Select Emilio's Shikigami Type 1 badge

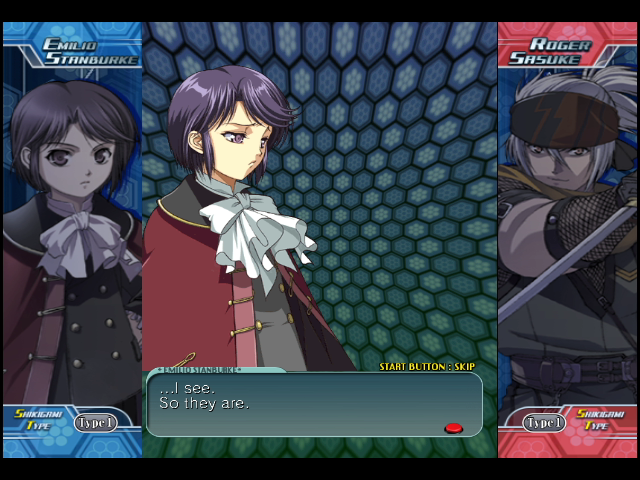pyautogui.click(x=95, y=422)
